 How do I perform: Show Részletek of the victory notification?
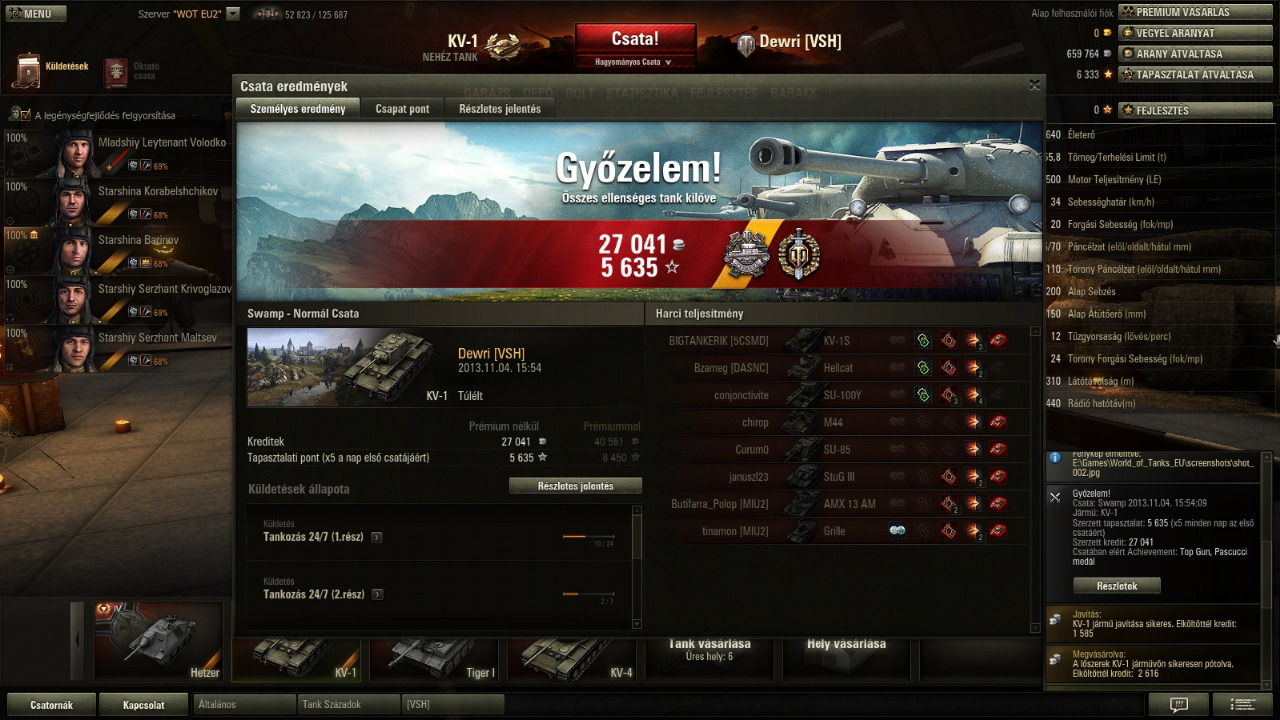coord(1116,586)
